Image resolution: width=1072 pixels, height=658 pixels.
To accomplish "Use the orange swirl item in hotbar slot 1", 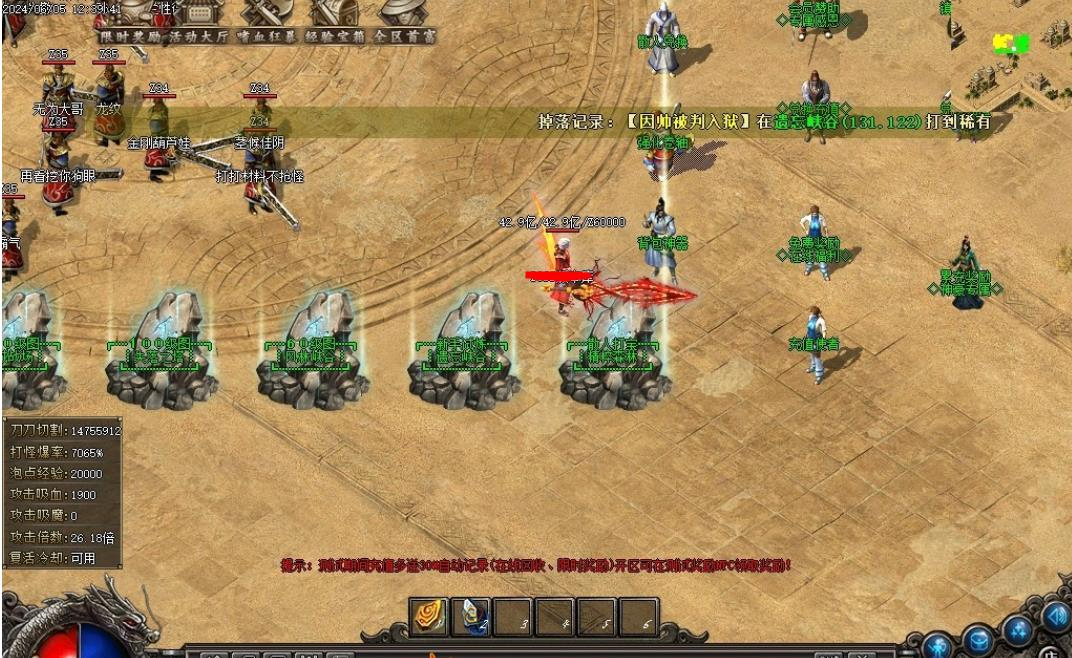I will [x=429, y=617].
